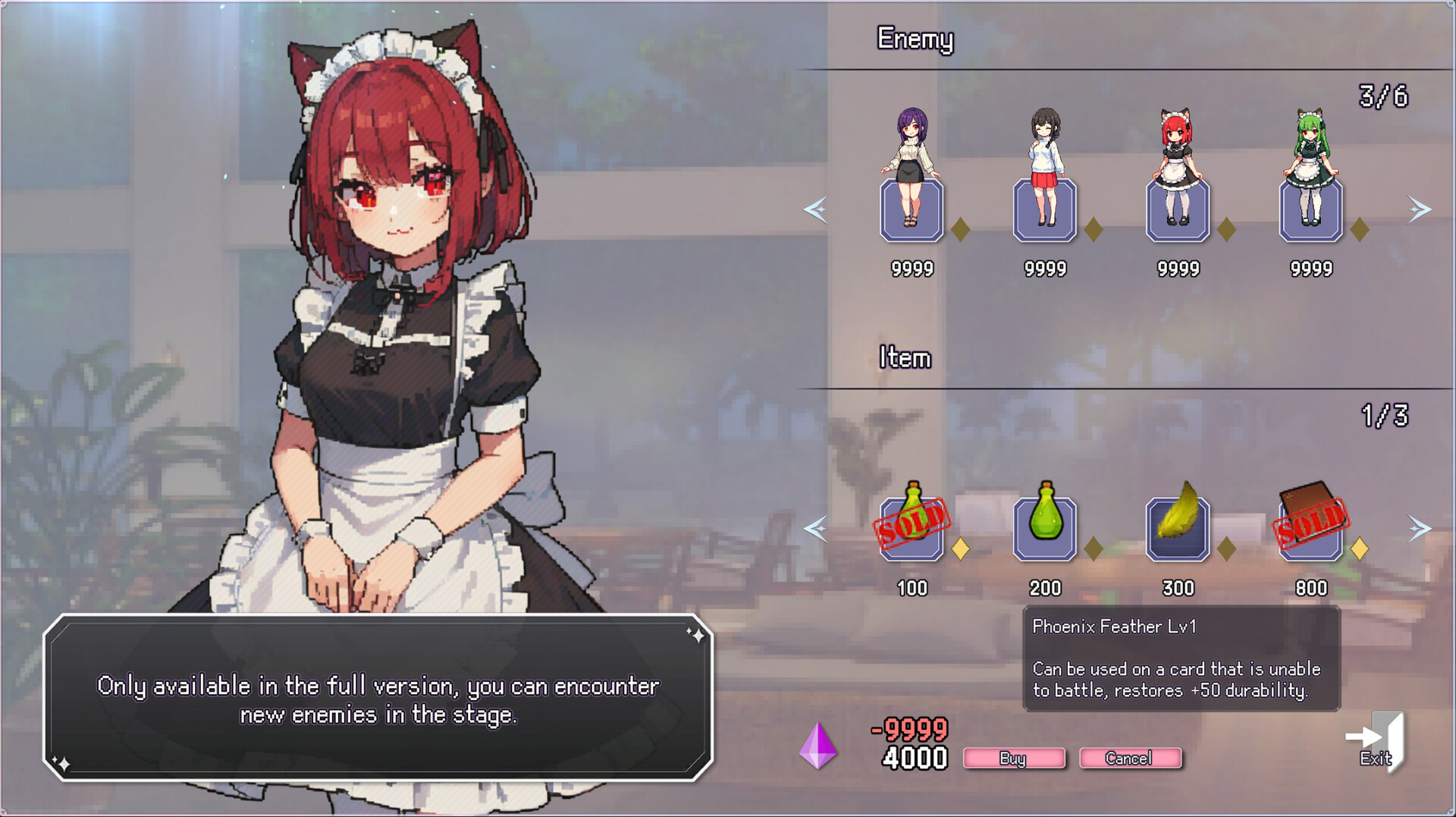Click the Enemy section header
This screenshot has width=1456, height=817.
pos(916,39)
